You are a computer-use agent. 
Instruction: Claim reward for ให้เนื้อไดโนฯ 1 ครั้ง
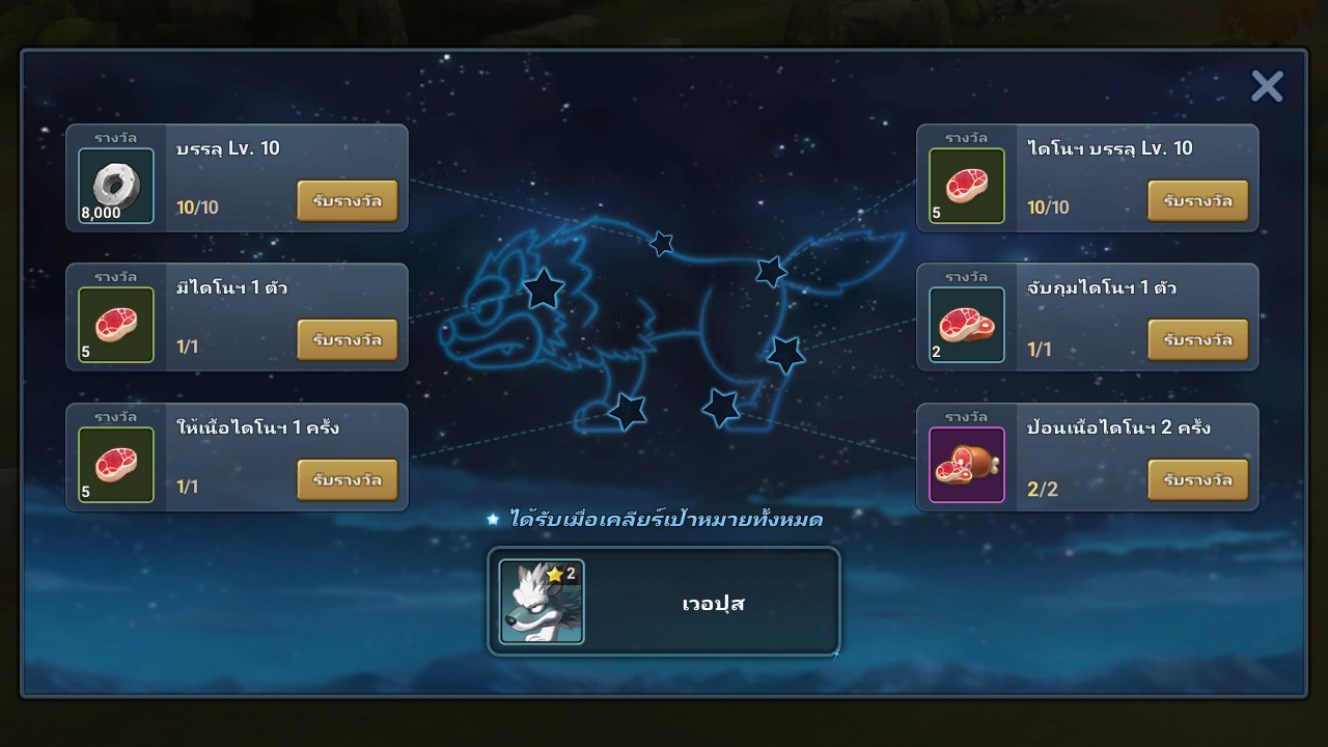coord(347,480)
